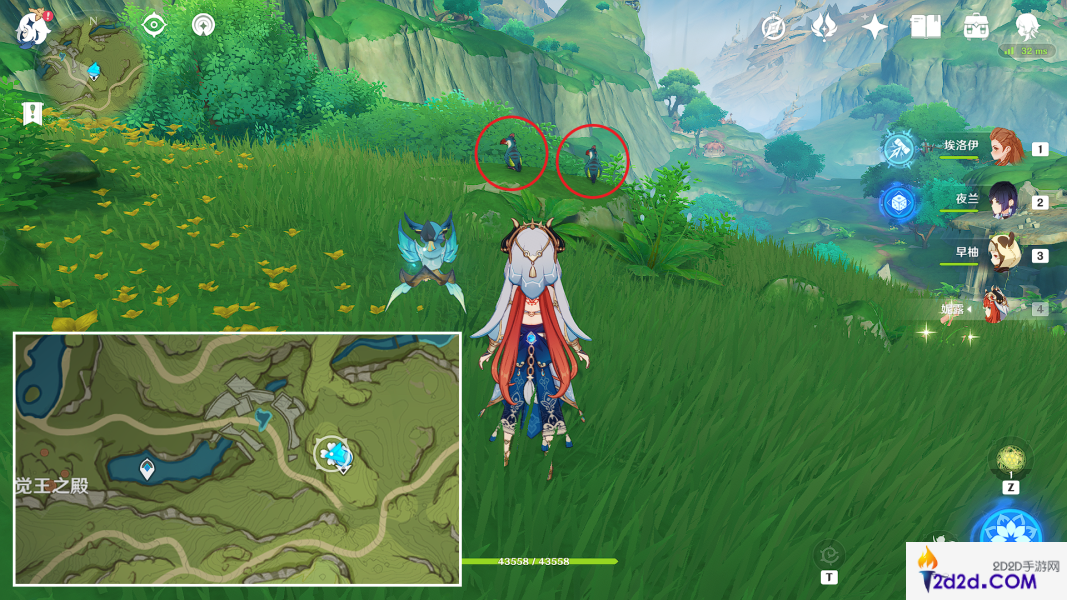Activate the blue cube icon beside 夜兰
This screenshot has height=600, width=1067.
click(897, 202)
